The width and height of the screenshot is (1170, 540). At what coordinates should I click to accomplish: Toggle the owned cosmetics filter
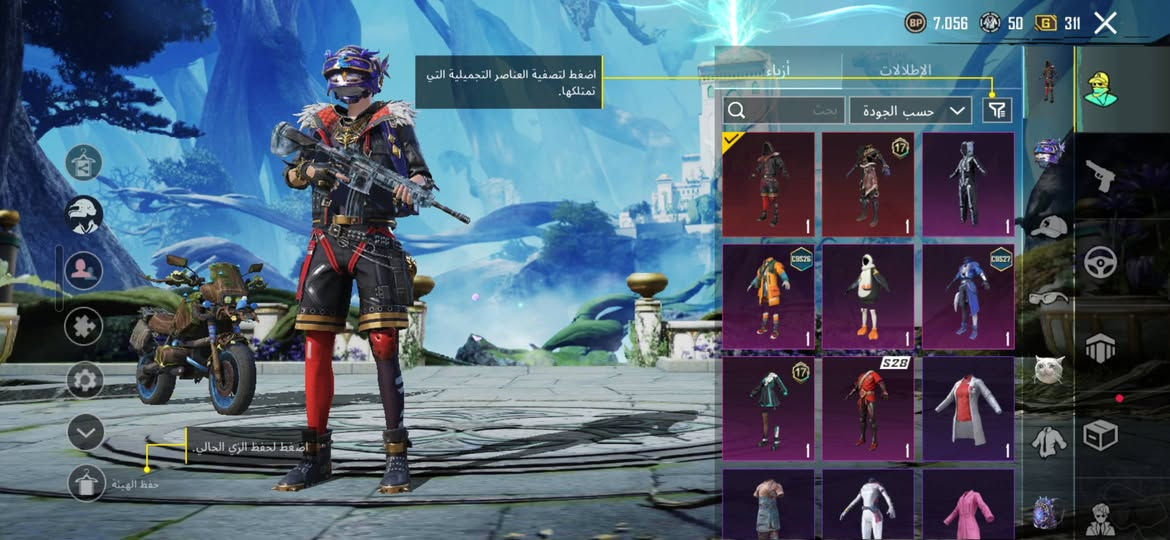[996, 111]
